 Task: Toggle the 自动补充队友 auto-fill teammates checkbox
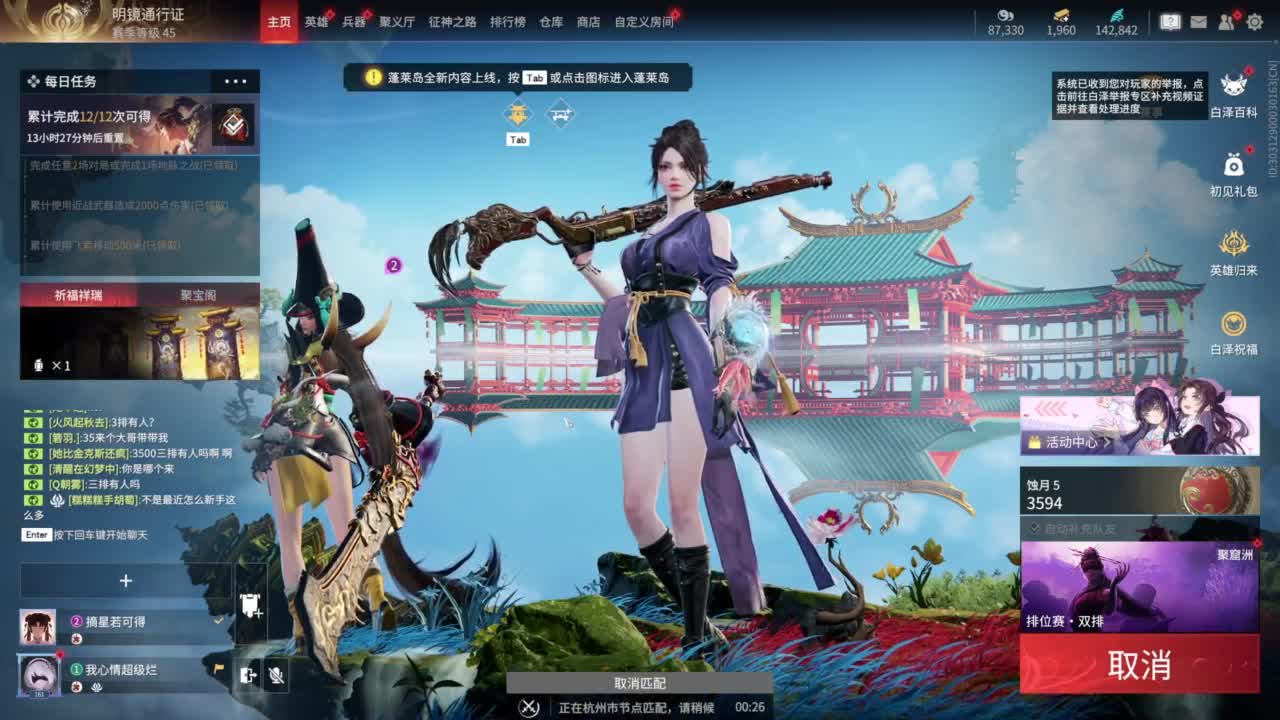[1034, 528]
